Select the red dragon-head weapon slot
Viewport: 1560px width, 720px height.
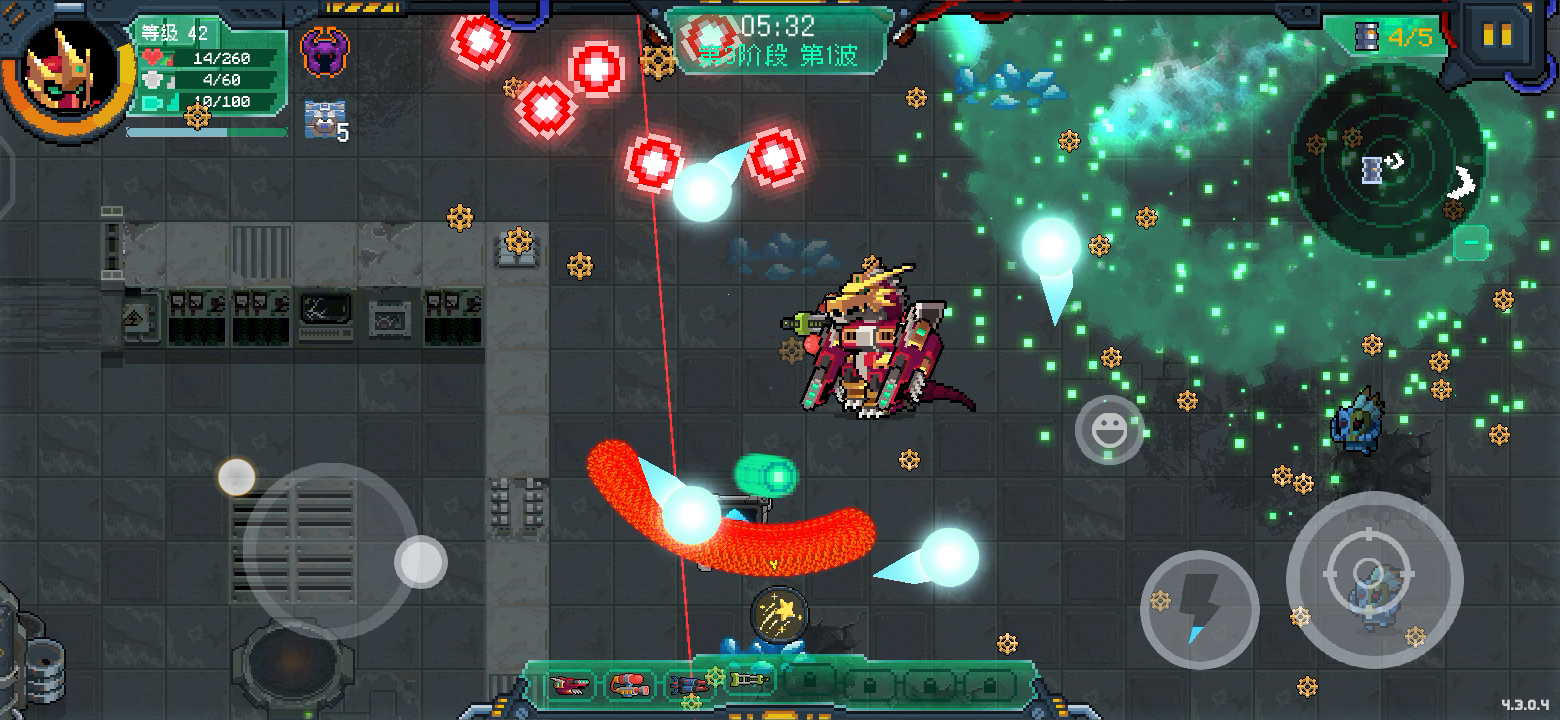pyautogui.click(x=571, y=684)
